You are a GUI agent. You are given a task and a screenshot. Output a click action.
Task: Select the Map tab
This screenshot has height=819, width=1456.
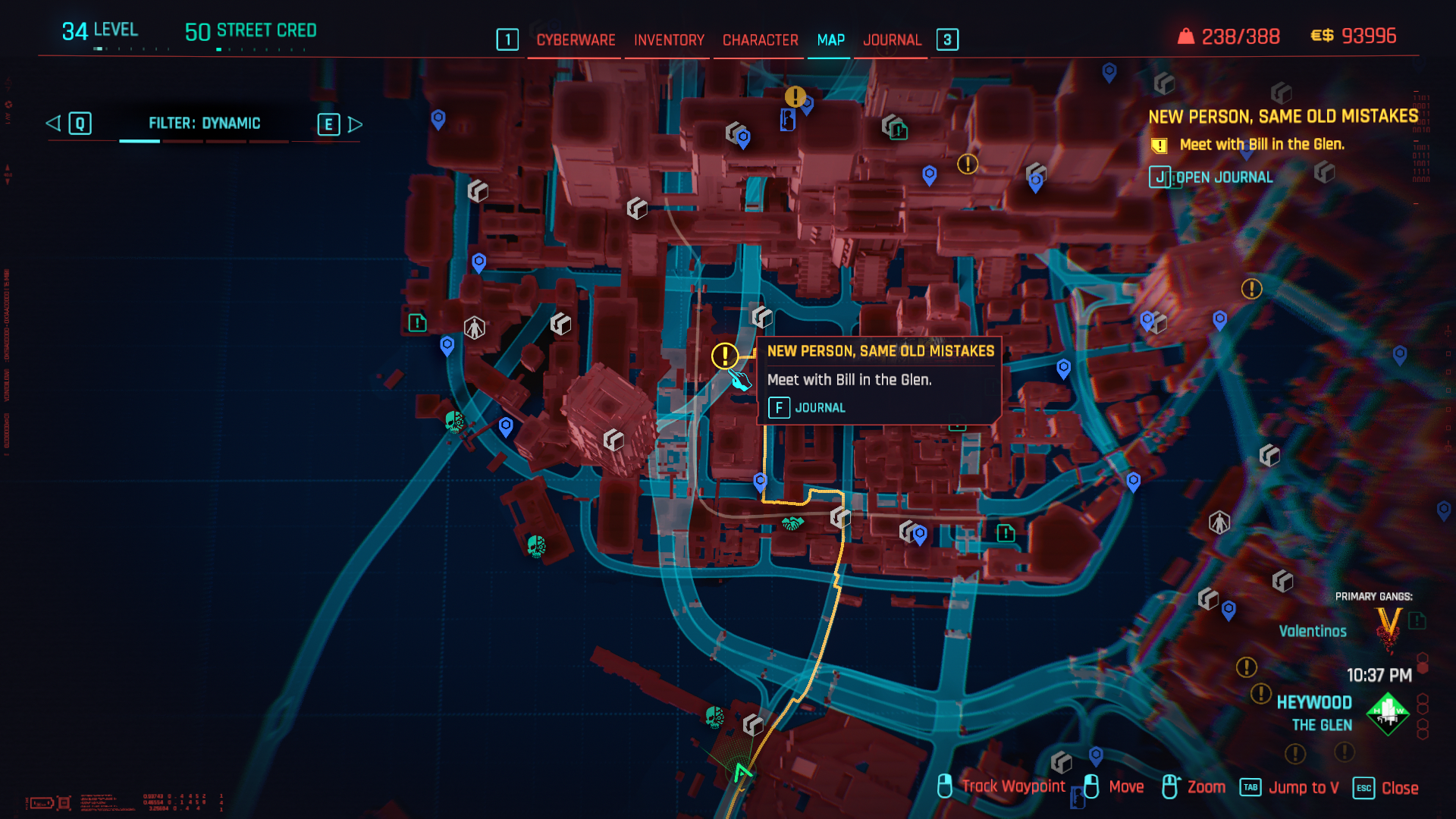(830, 40)
